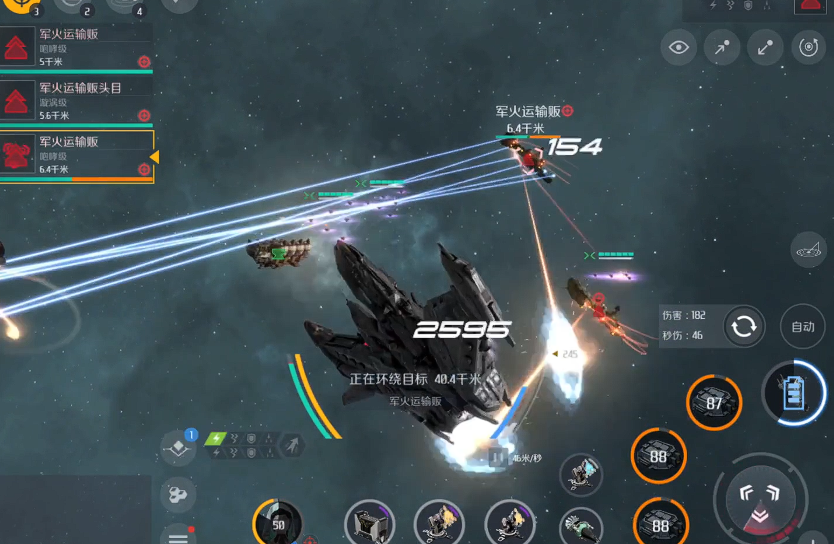
Task: Select the 军火运输贩 target at 5千米
Action: coord(77,48)
